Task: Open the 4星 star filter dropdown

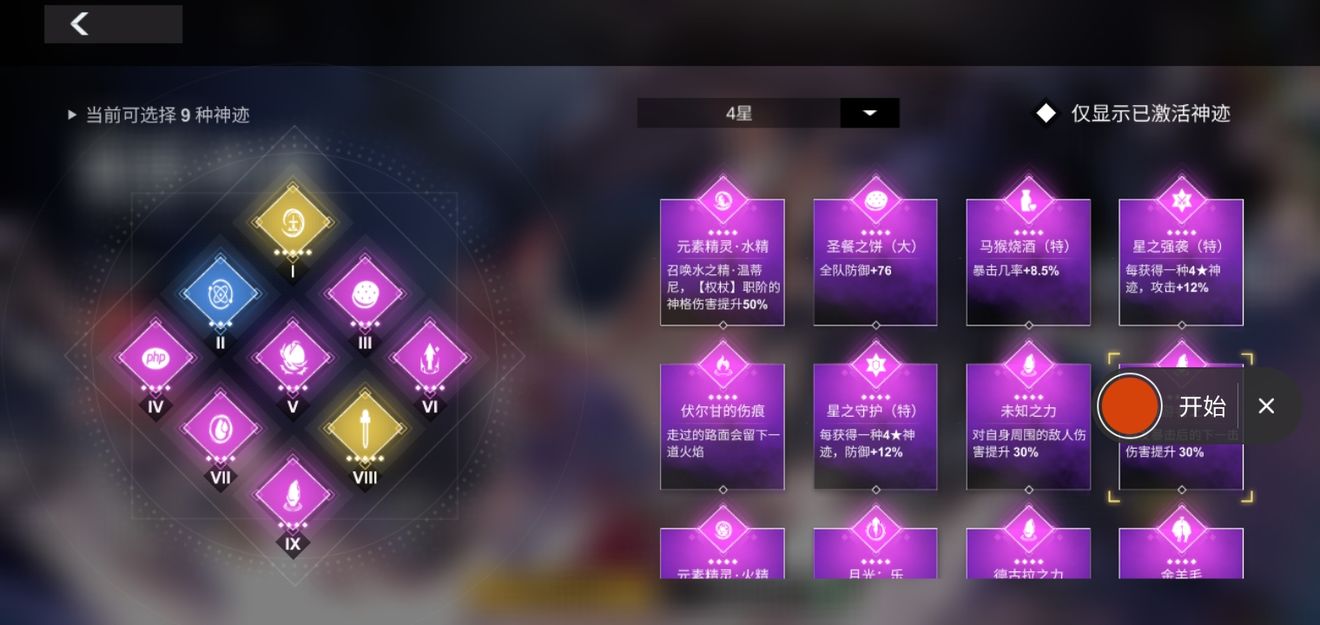Action: point(869,113)
